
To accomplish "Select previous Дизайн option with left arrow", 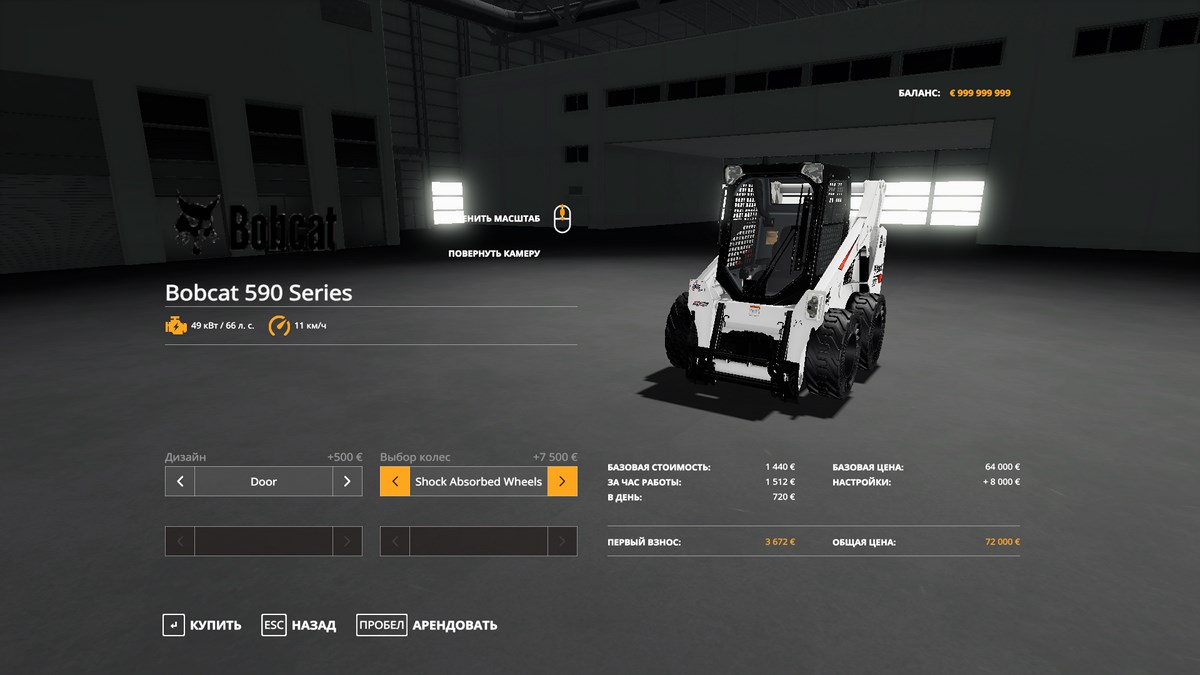I will [x=180, y=481].
